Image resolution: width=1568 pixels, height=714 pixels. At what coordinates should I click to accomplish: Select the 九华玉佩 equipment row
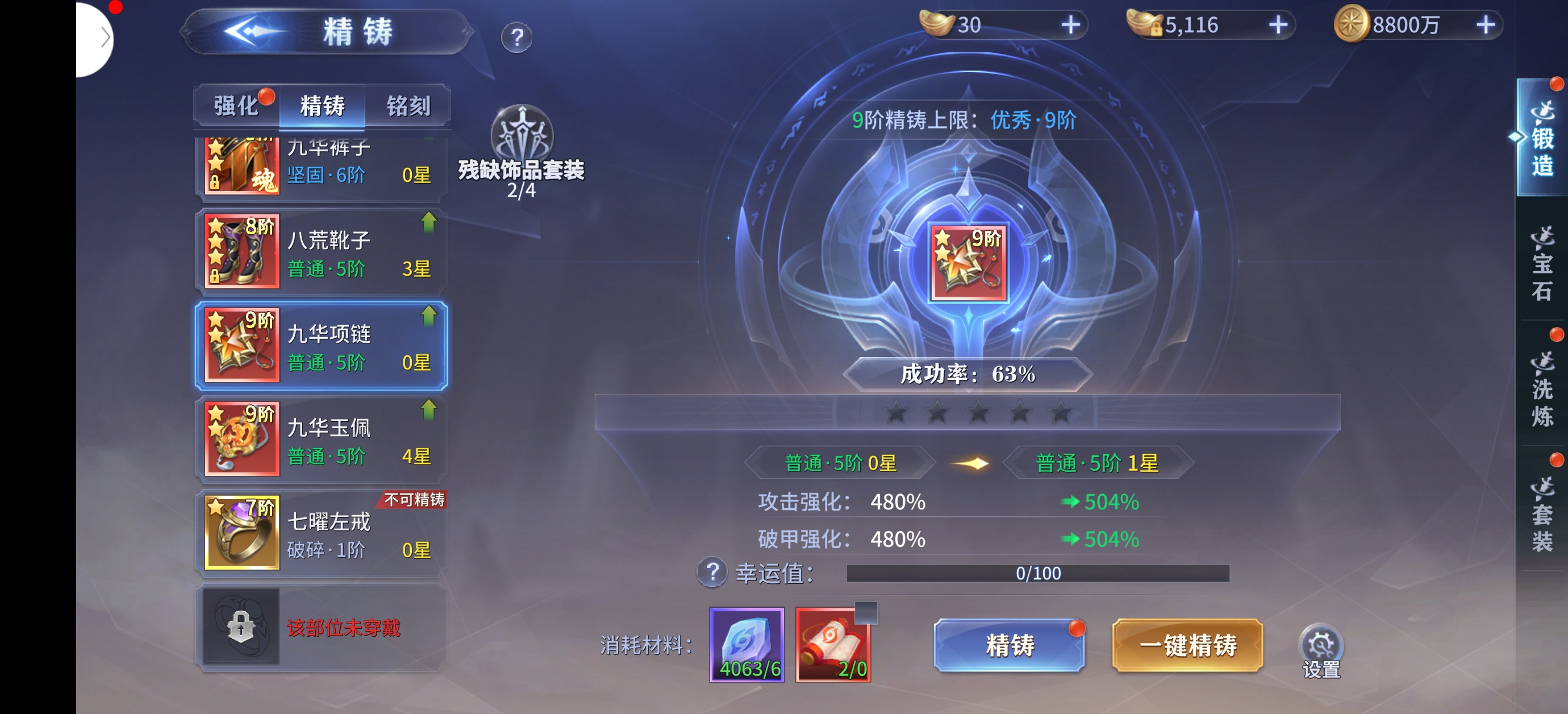point(321,439)
